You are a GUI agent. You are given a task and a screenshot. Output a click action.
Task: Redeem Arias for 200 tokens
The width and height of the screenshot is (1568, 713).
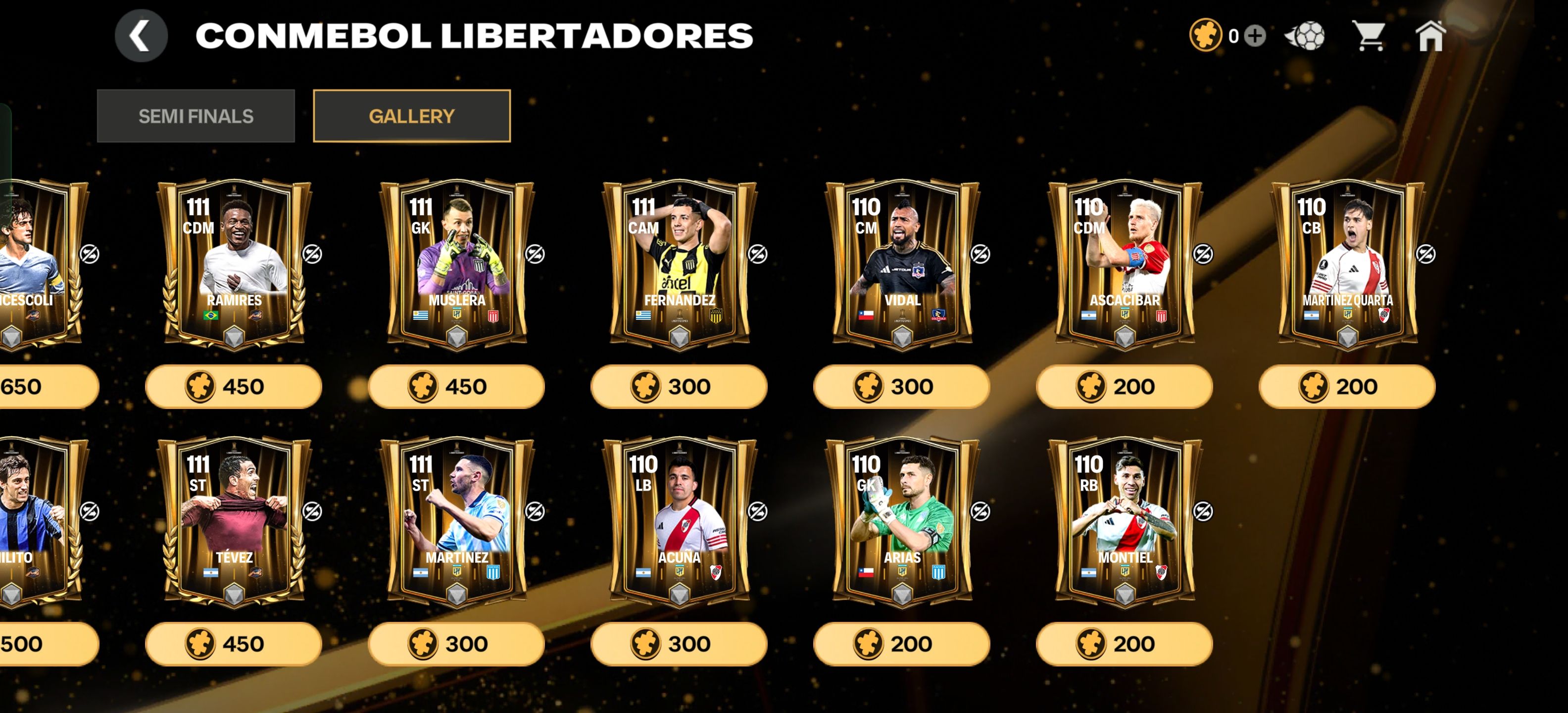coord(901,644)
